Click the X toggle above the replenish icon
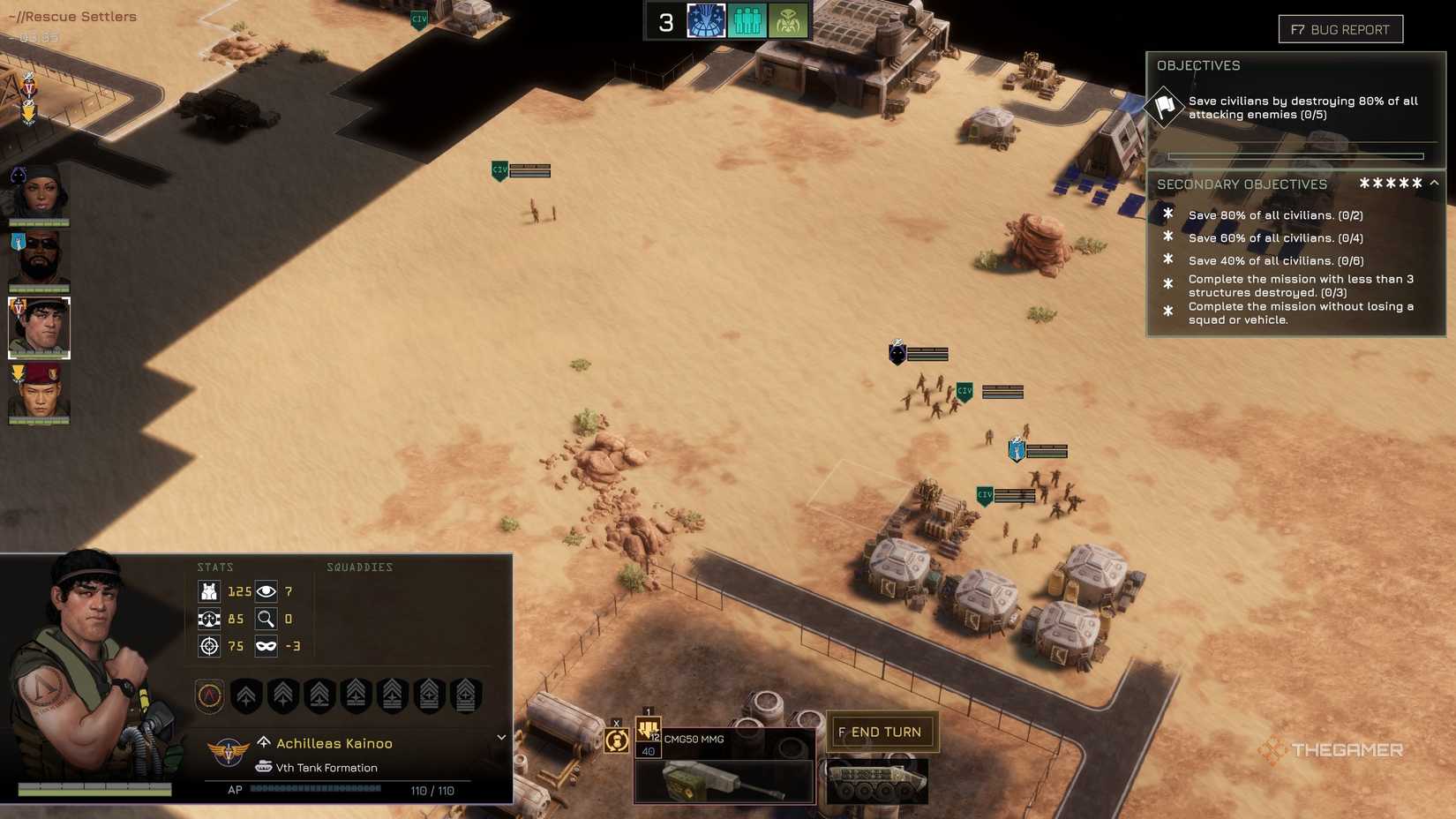Image resolution: width=1456 pixels, height=819 pixels. (x=615, y=722)
